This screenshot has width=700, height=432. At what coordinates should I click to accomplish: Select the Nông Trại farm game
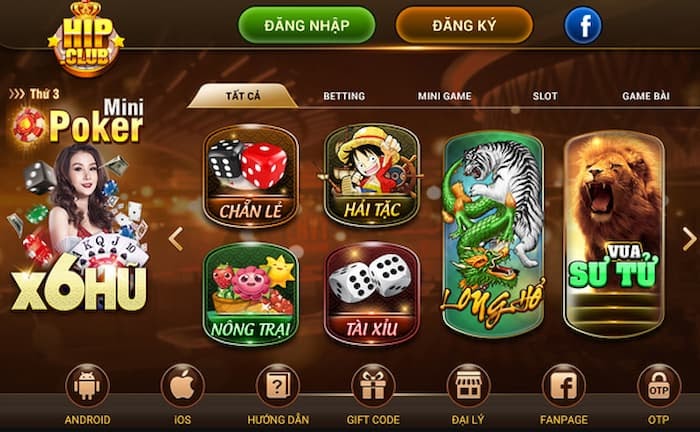251,293
